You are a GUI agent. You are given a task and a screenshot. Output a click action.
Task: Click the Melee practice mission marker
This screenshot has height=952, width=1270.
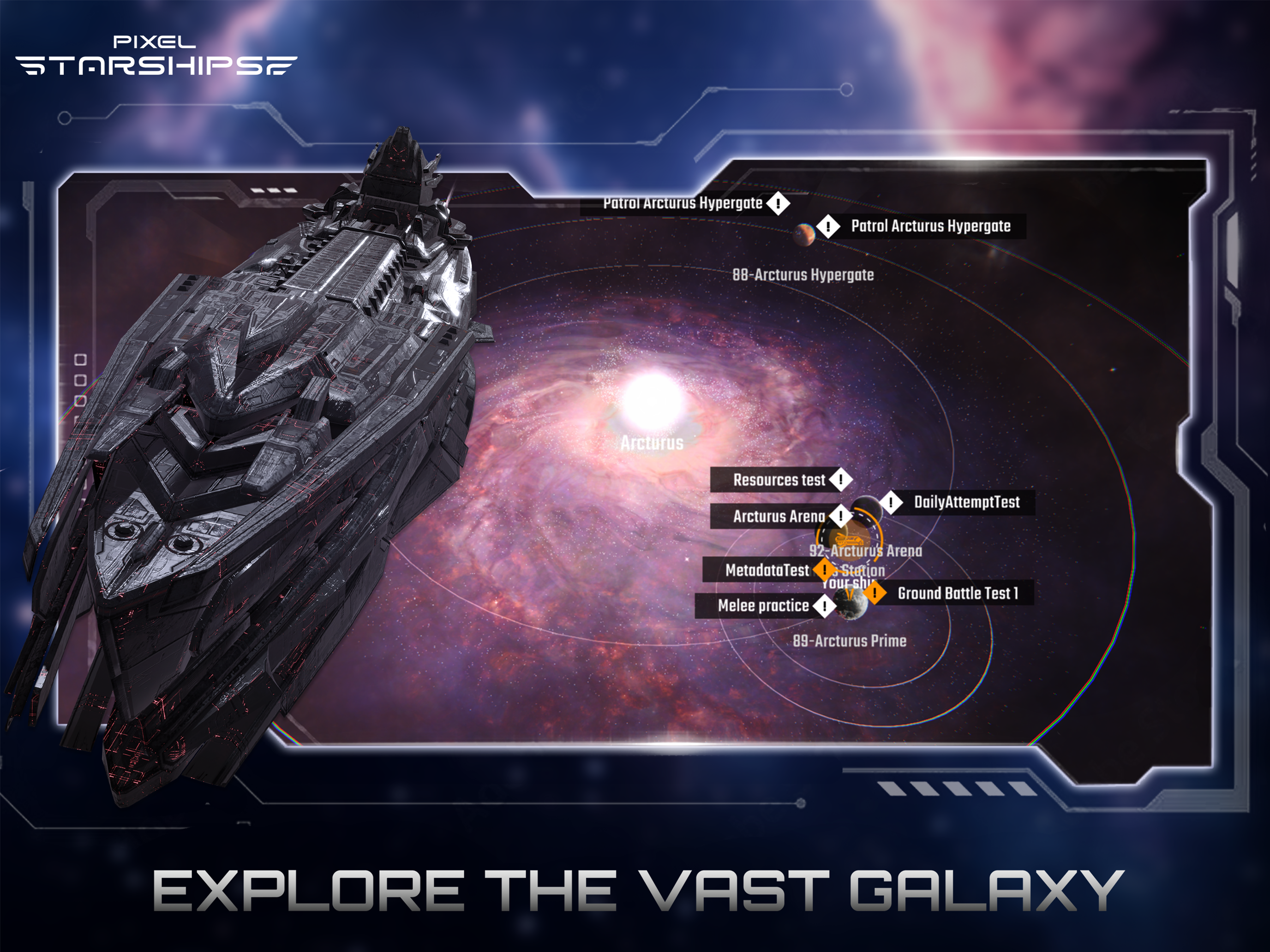coord(825,606)
